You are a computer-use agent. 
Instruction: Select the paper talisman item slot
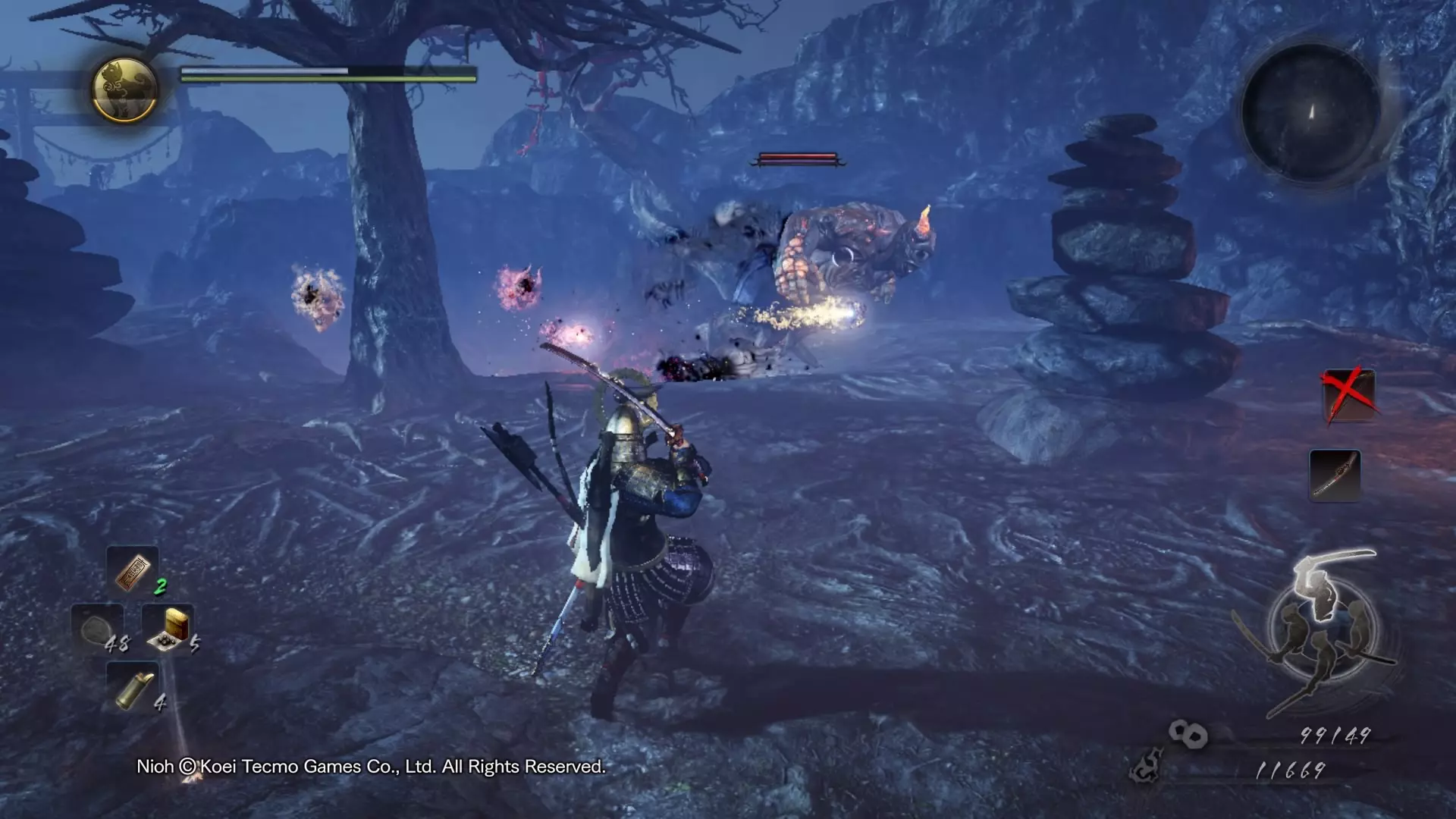point(133,570)
